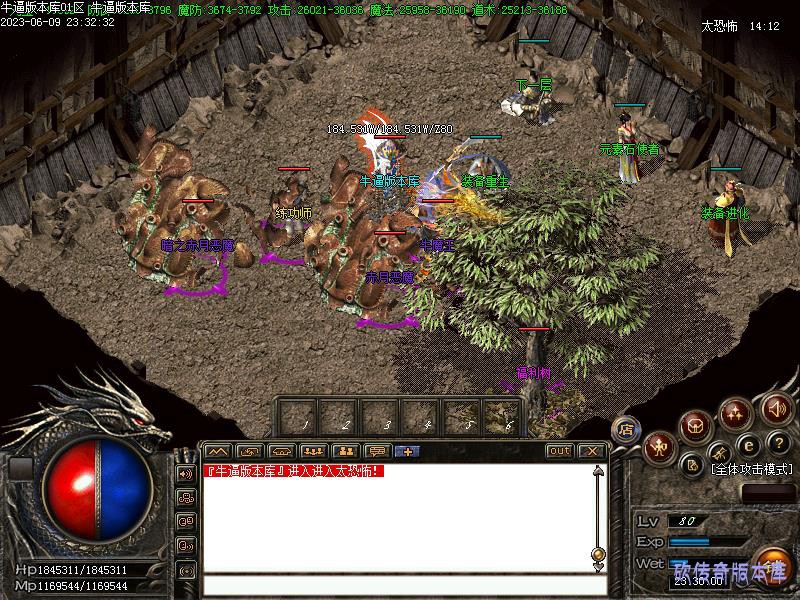Viewport: 800px width, 600px height.
Task: Click the orange orb button at bottom right
Action: point(771,563)
